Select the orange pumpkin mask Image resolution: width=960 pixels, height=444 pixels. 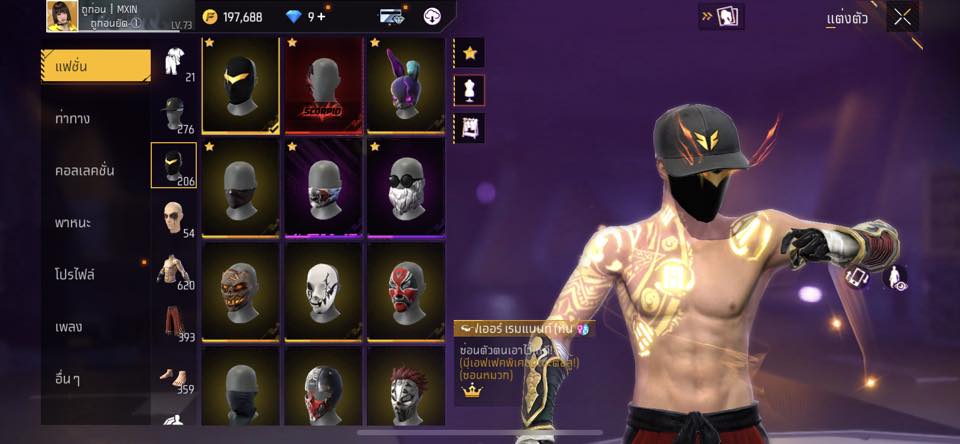tap(240, 290)
